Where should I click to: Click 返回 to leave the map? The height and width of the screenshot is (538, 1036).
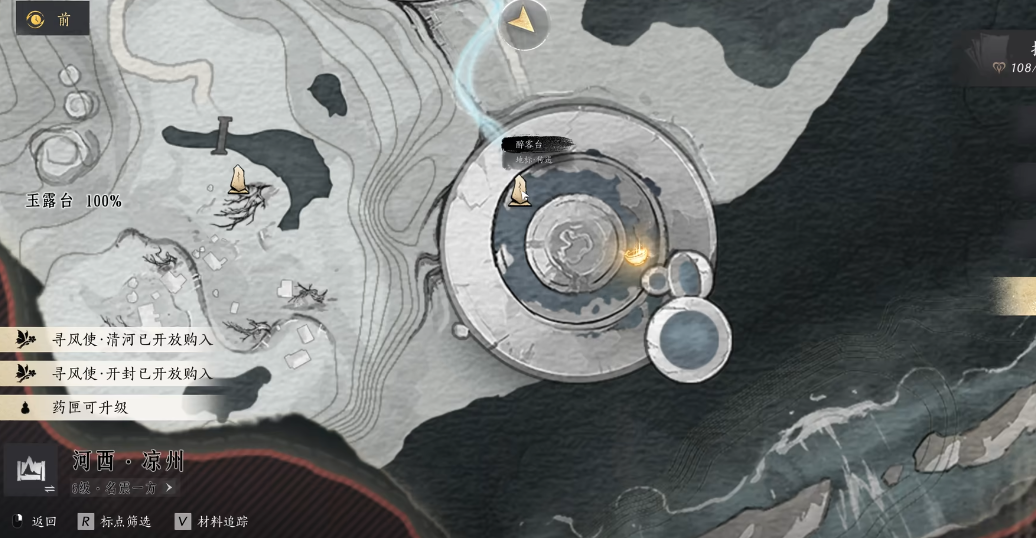[34, 521]
